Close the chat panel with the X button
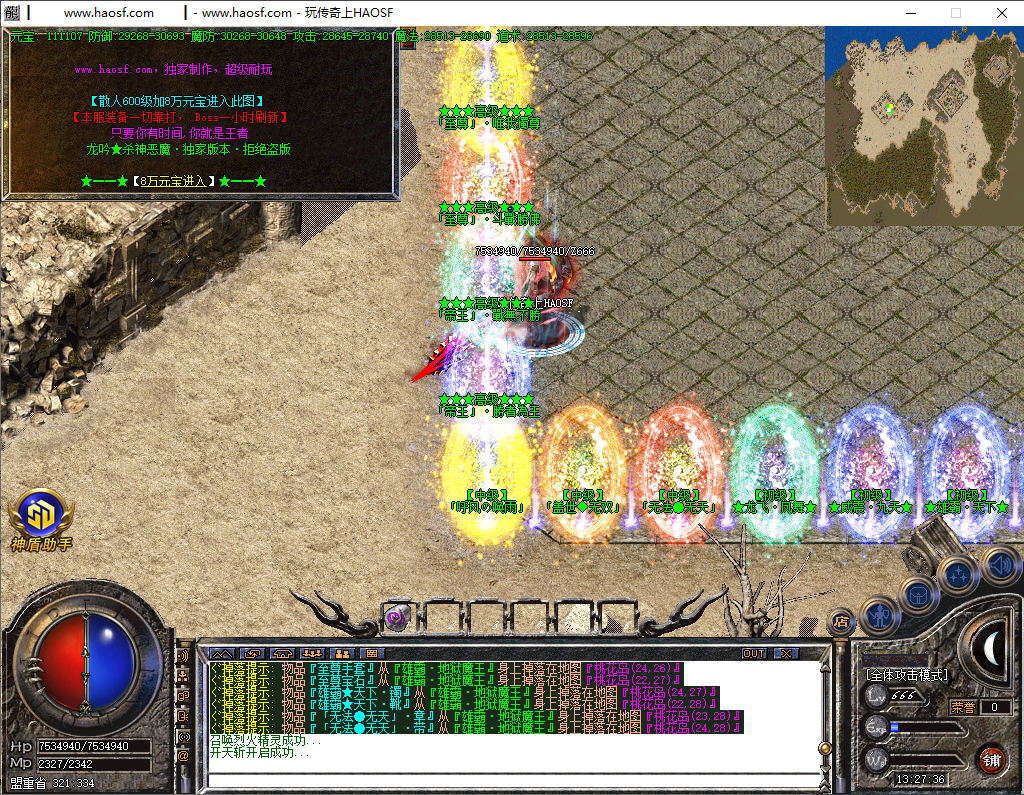 click(x=787, y=653)
